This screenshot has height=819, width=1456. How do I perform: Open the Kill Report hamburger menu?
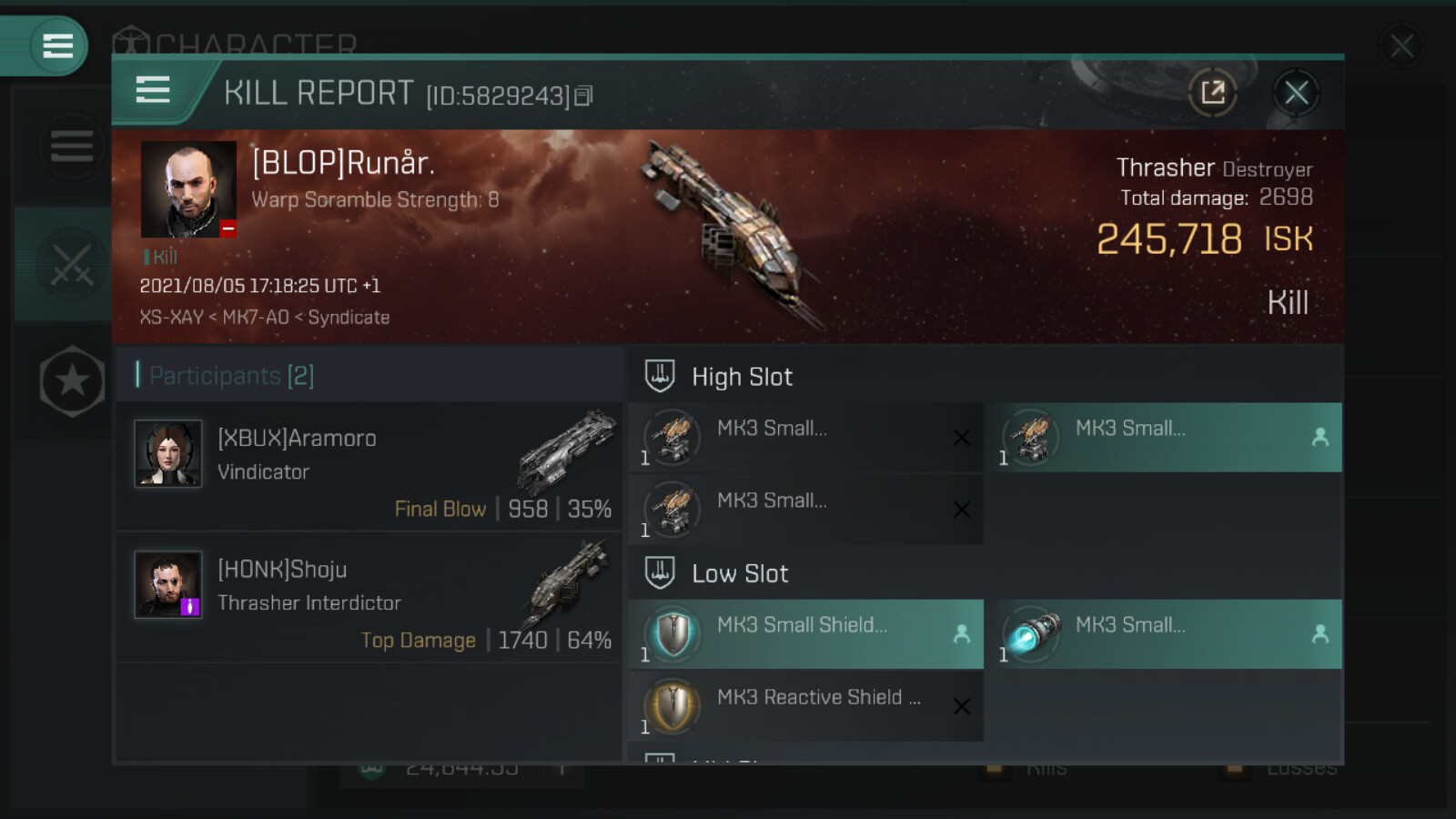(153, 90)
